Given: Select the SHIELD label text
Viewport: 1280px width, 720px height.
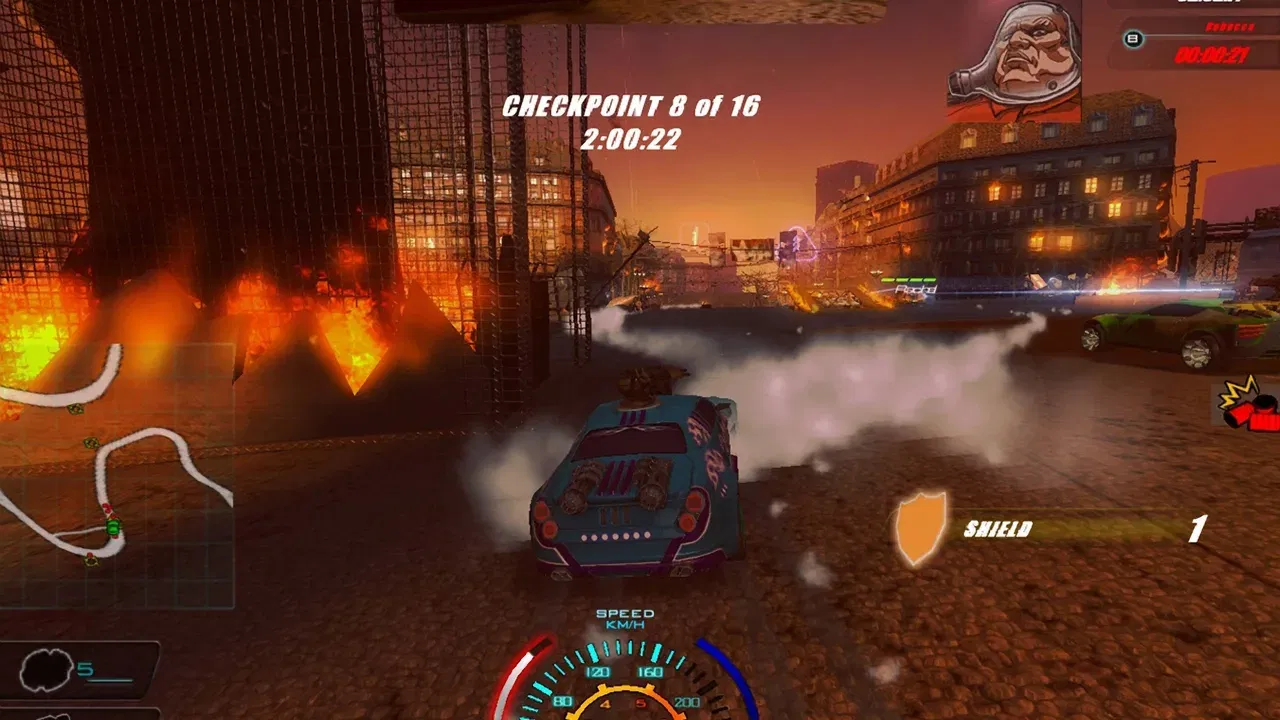Looking at the screenshot, I should [x=997, y=529].
